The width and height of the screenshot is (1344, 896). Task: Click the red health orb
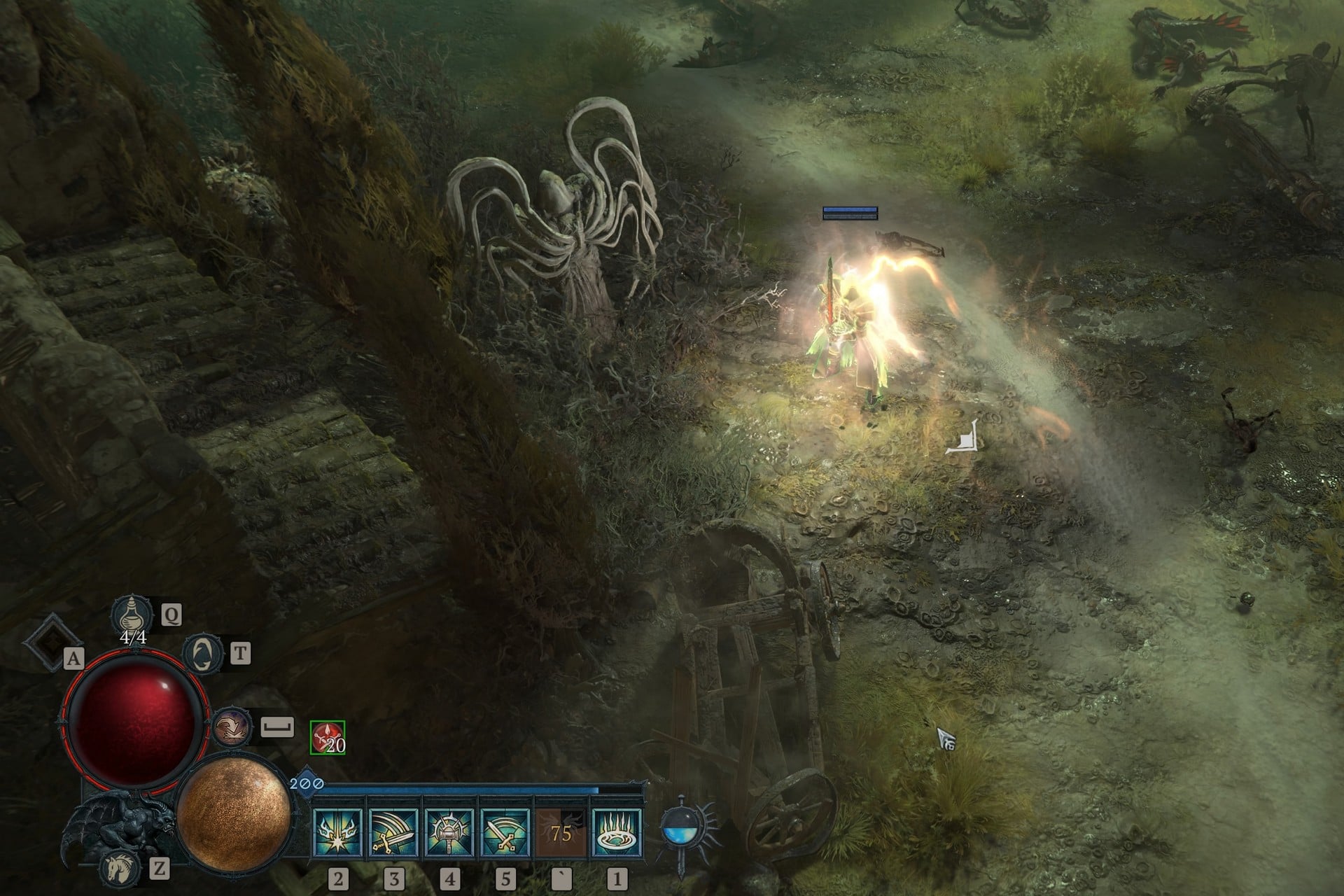pos(136,723)
